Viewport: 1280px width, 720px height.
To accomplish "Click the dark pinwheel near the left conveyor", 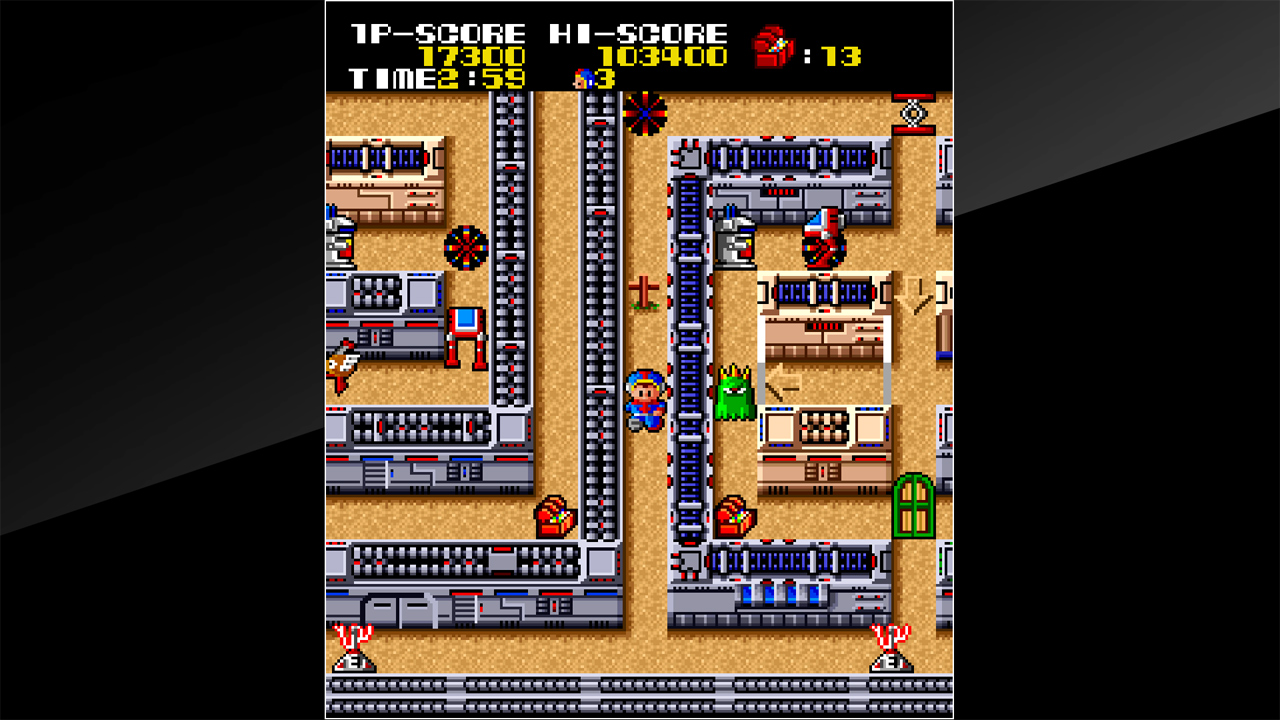I will tap(465, 248).
